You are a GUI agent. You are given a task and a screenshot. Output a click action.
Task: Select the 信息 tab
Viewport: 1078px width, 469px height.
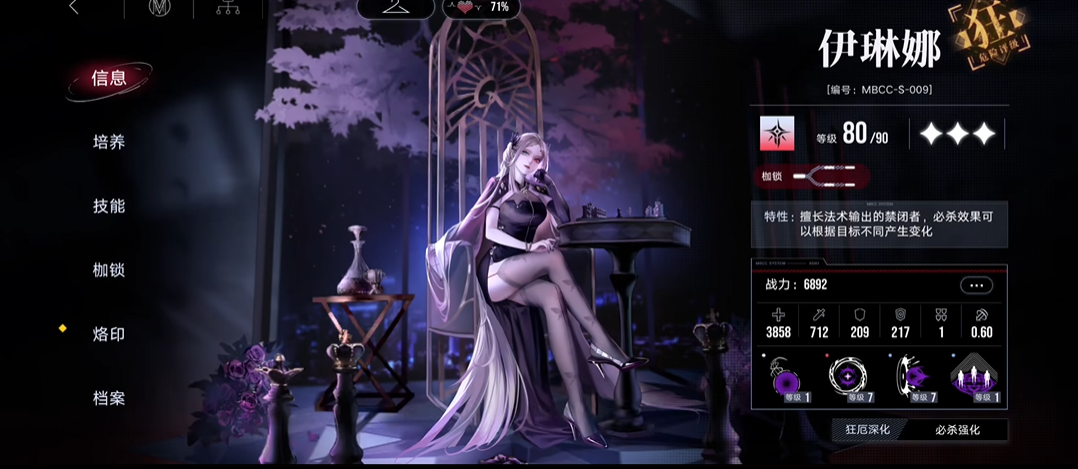click(109, 79)
